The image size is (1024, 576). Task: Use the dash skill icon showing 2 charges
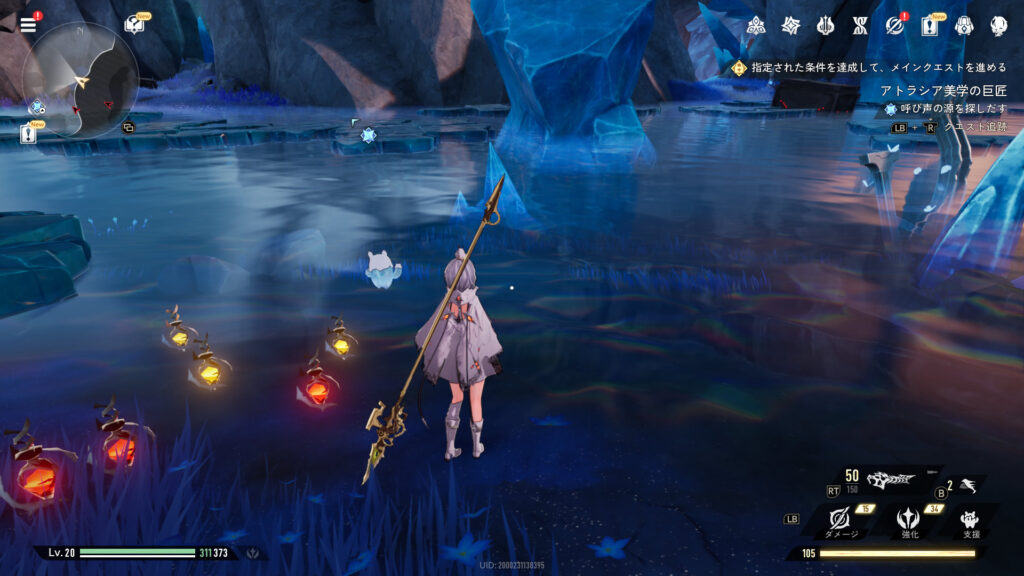[966, 487]
